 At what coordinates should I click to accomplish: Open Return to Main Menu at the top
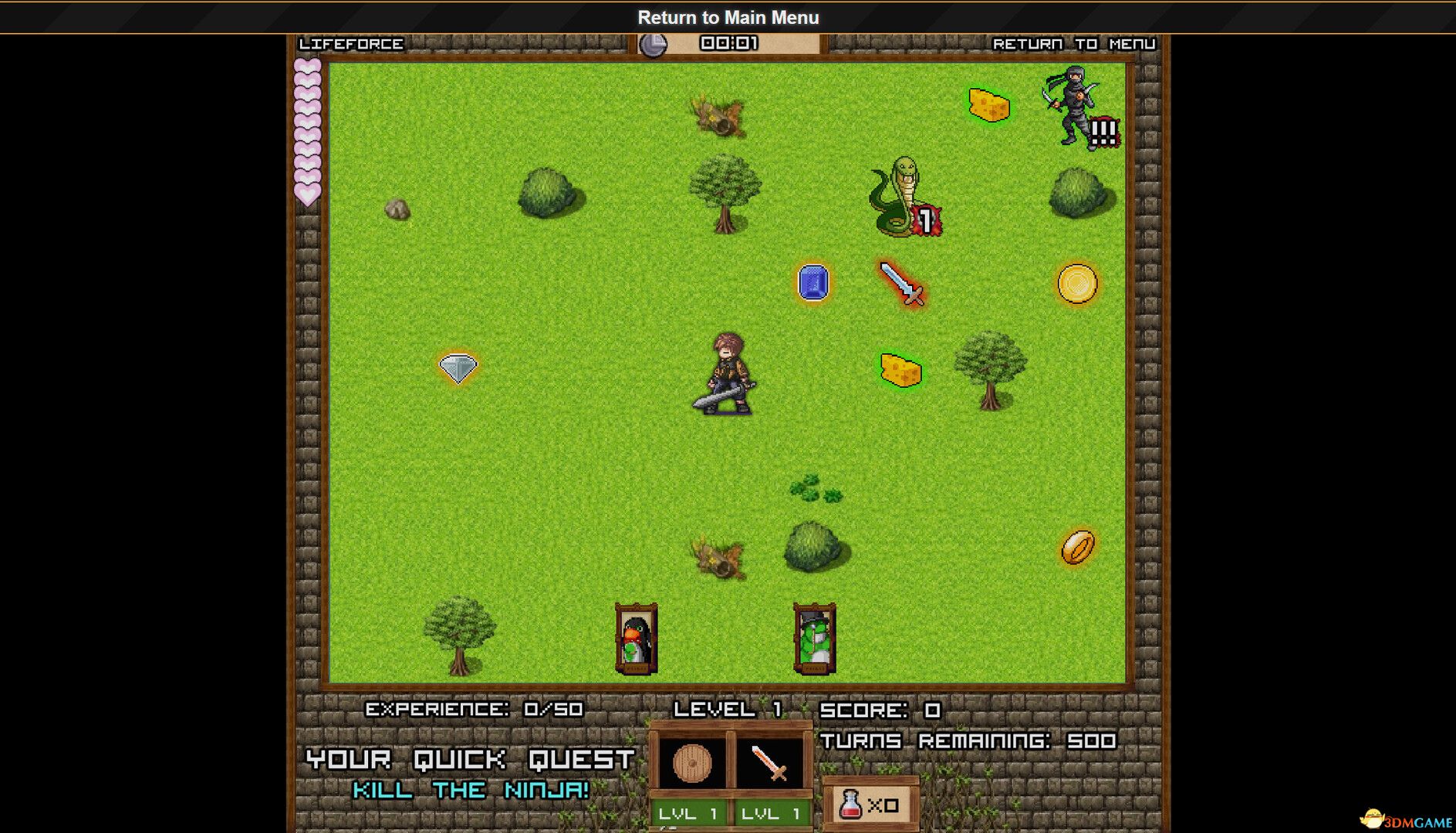point(728,17)
